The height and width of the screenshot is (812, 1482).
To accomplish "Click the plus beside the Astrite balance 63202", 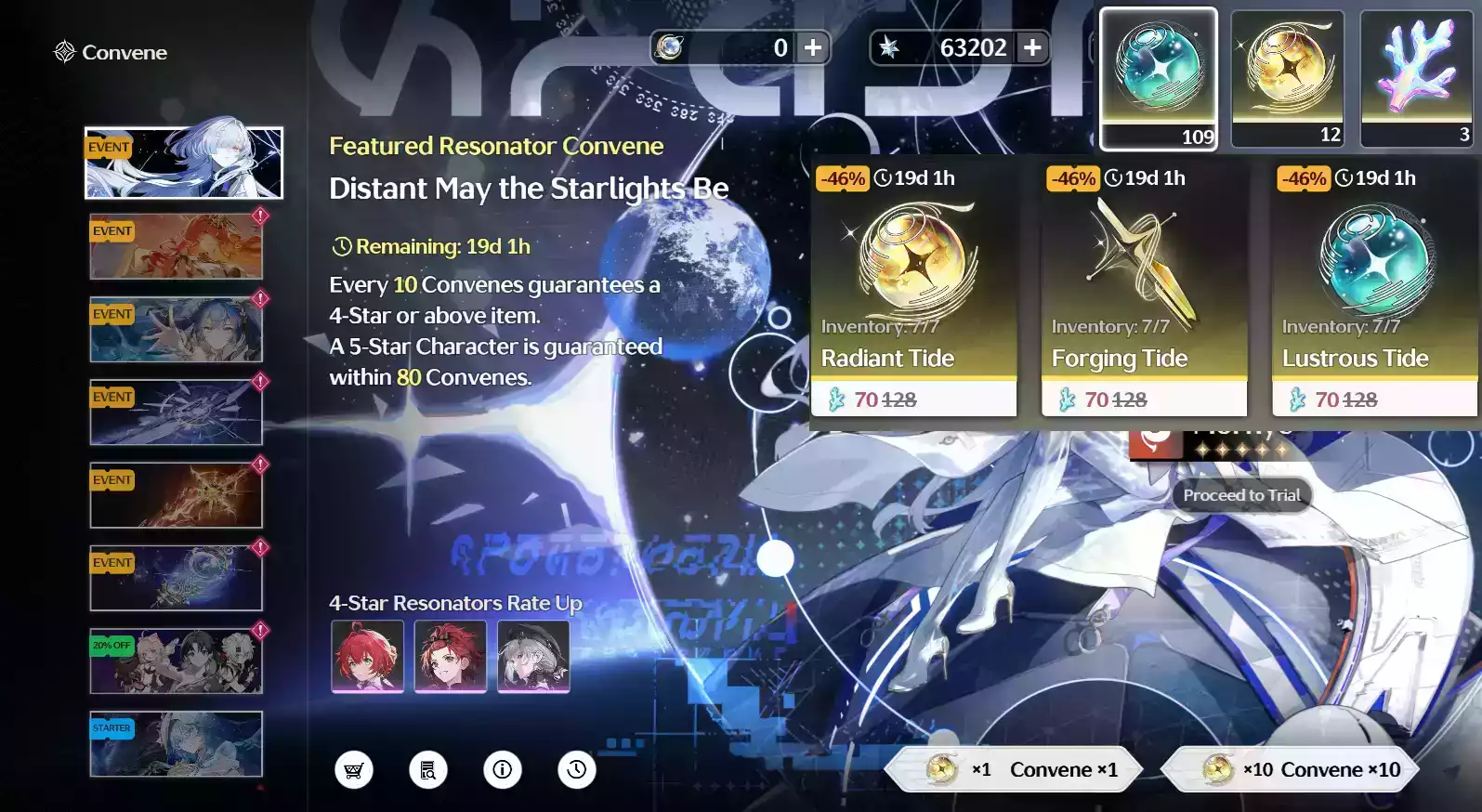I will [x=1031, y=47].
